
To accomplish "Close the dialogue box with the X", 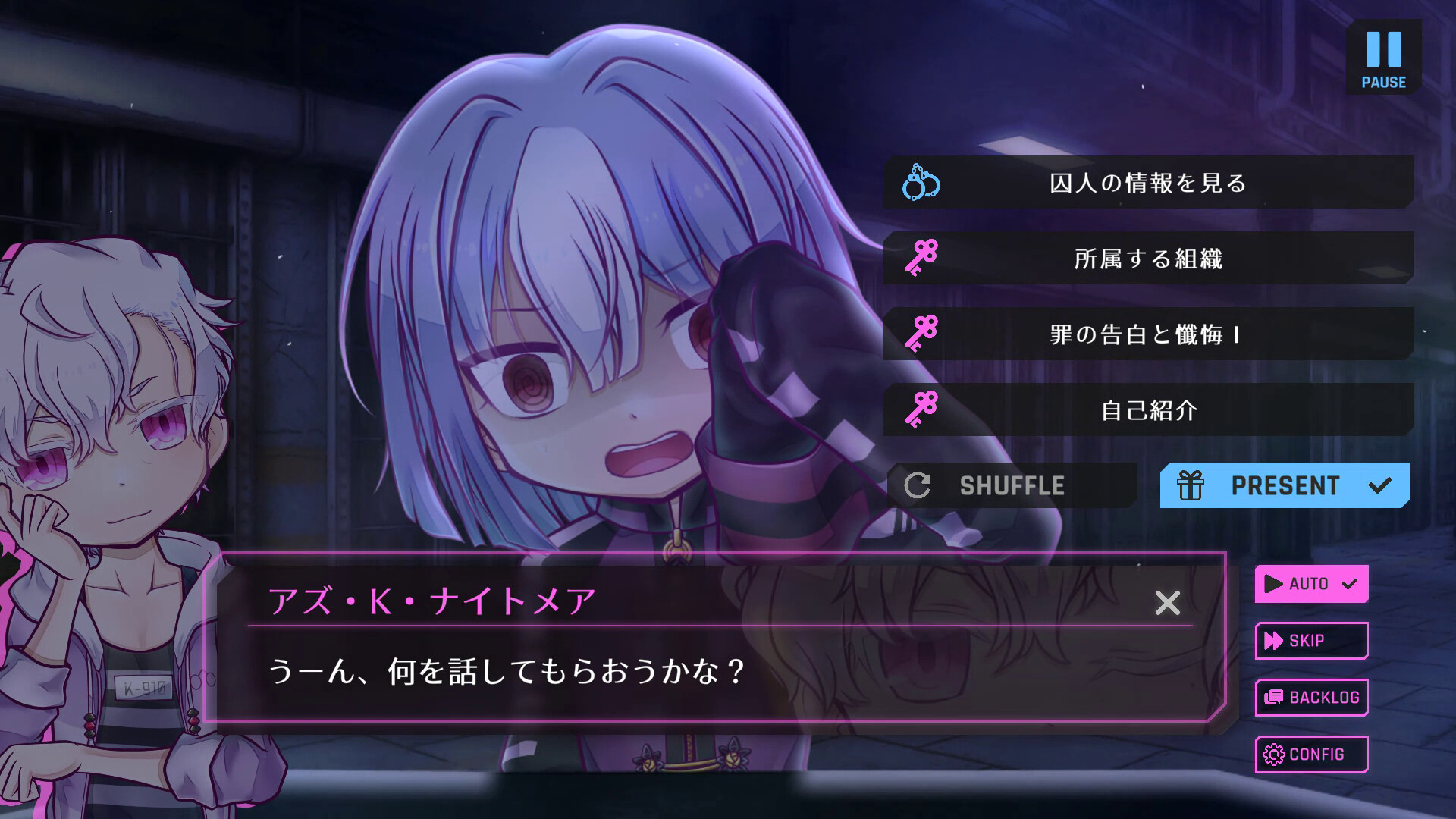I will coord(1168,604).
